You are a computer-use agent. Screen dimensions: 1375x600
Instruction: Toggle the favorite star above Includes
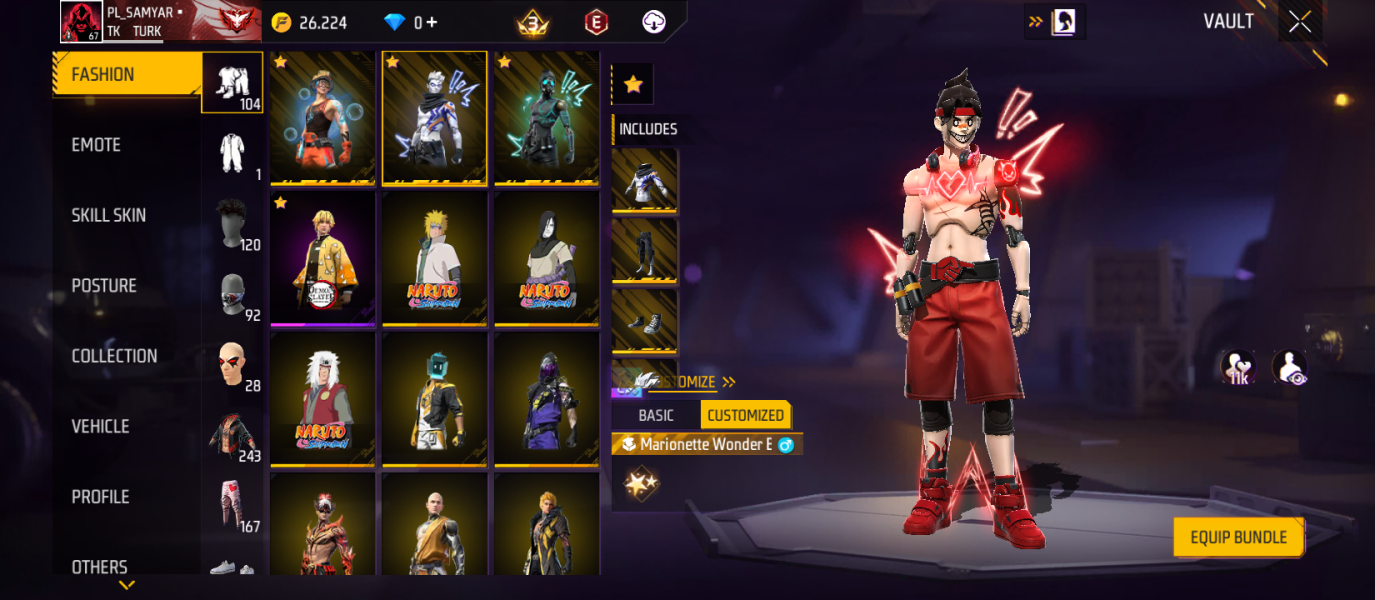pos(632,85)
